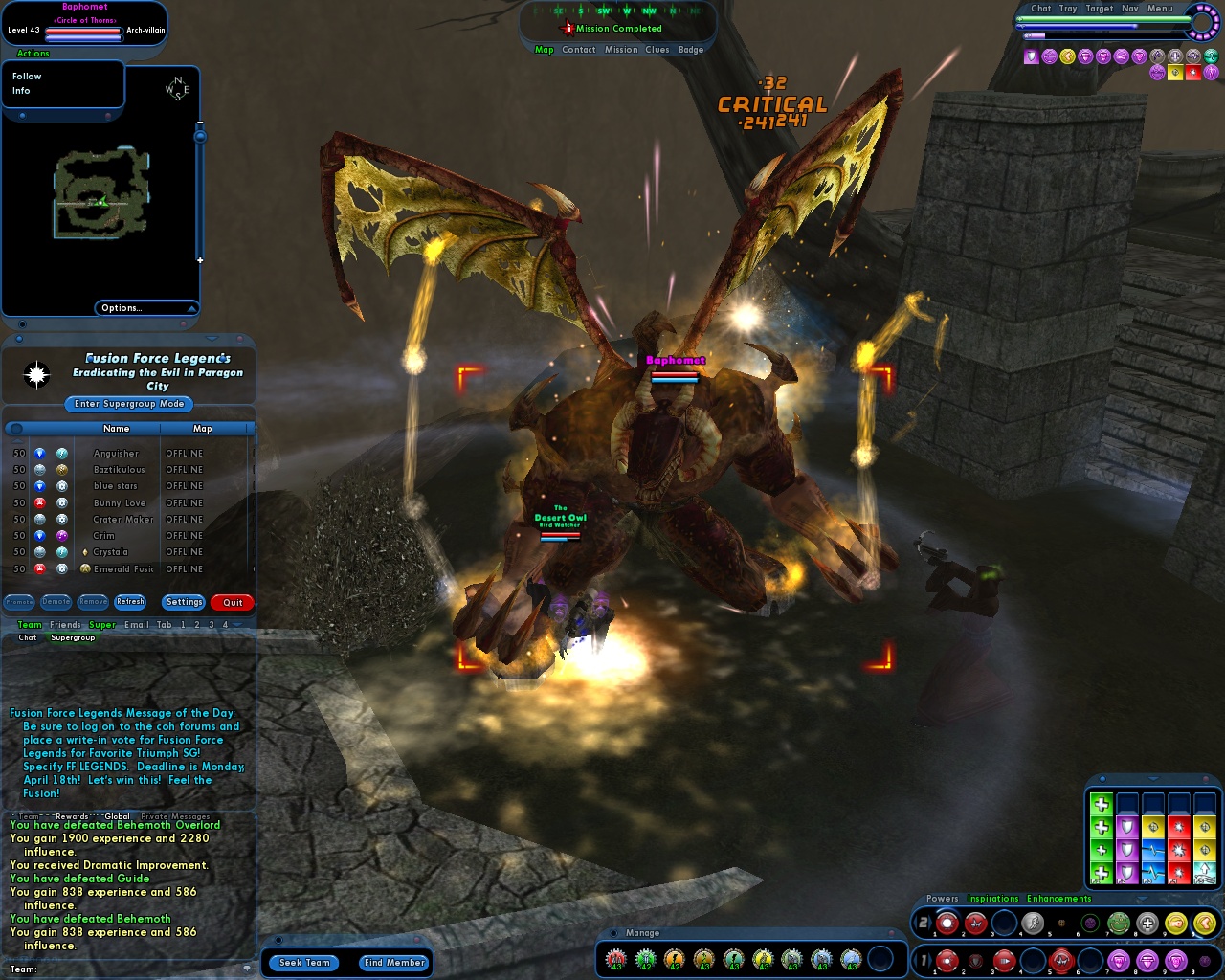Click Anguisher's archetype icon in the roster
Viewport: 1225px width, 980px height.
point(38,453)
